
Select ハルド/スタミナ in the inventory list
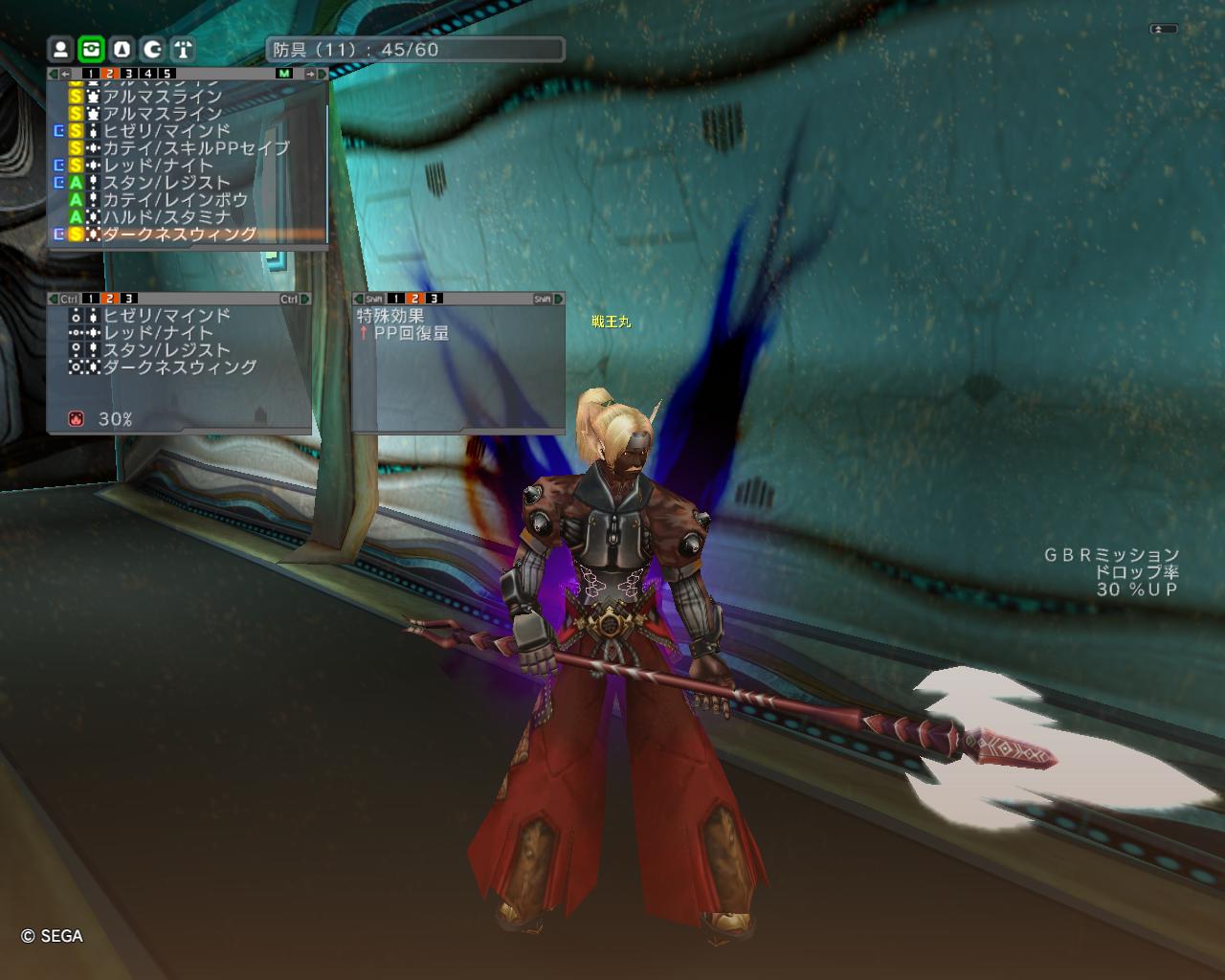tap(167, 217)
